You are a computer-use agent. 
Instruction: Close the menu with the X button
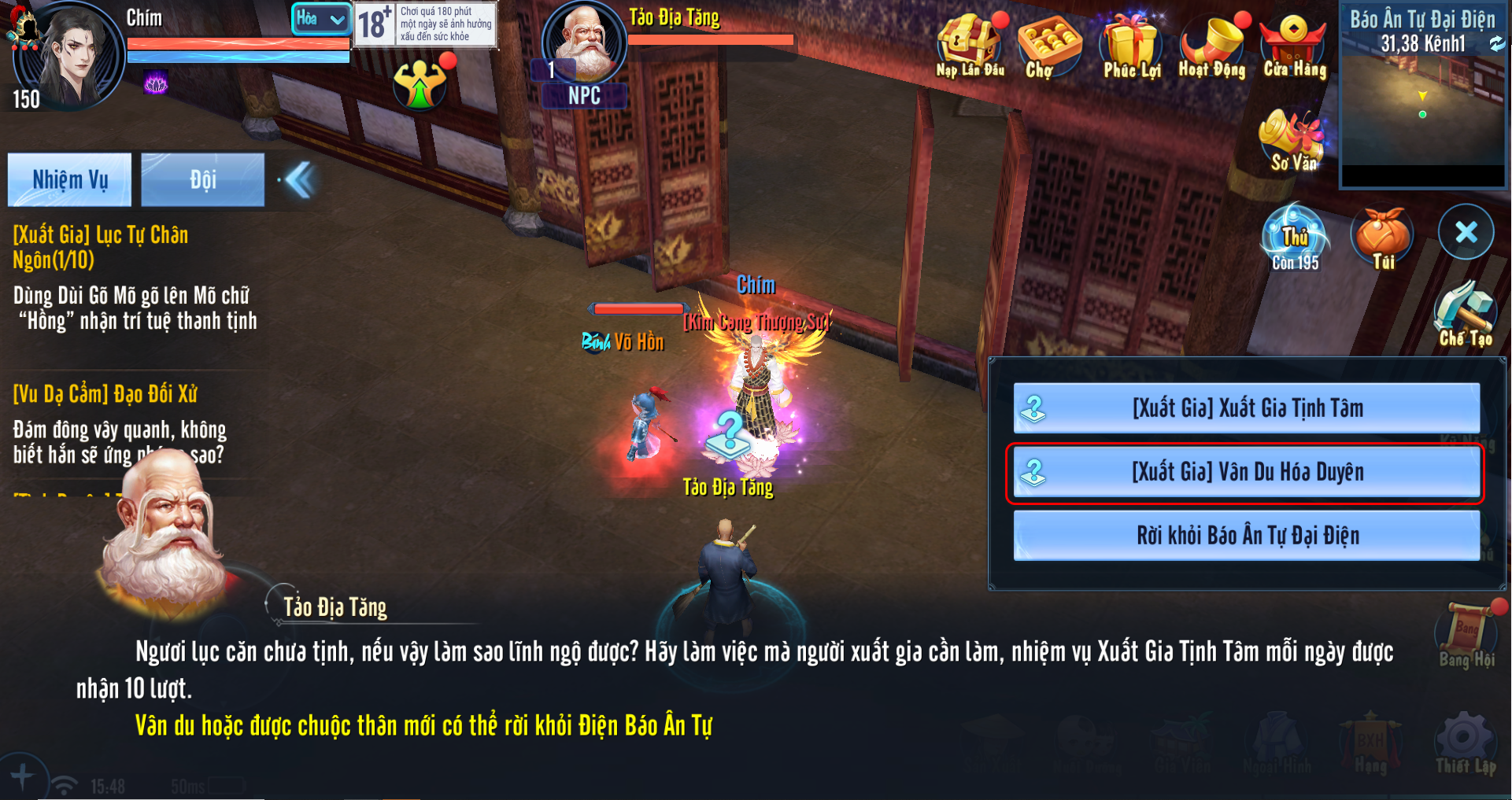click(x=1466, y=232)
